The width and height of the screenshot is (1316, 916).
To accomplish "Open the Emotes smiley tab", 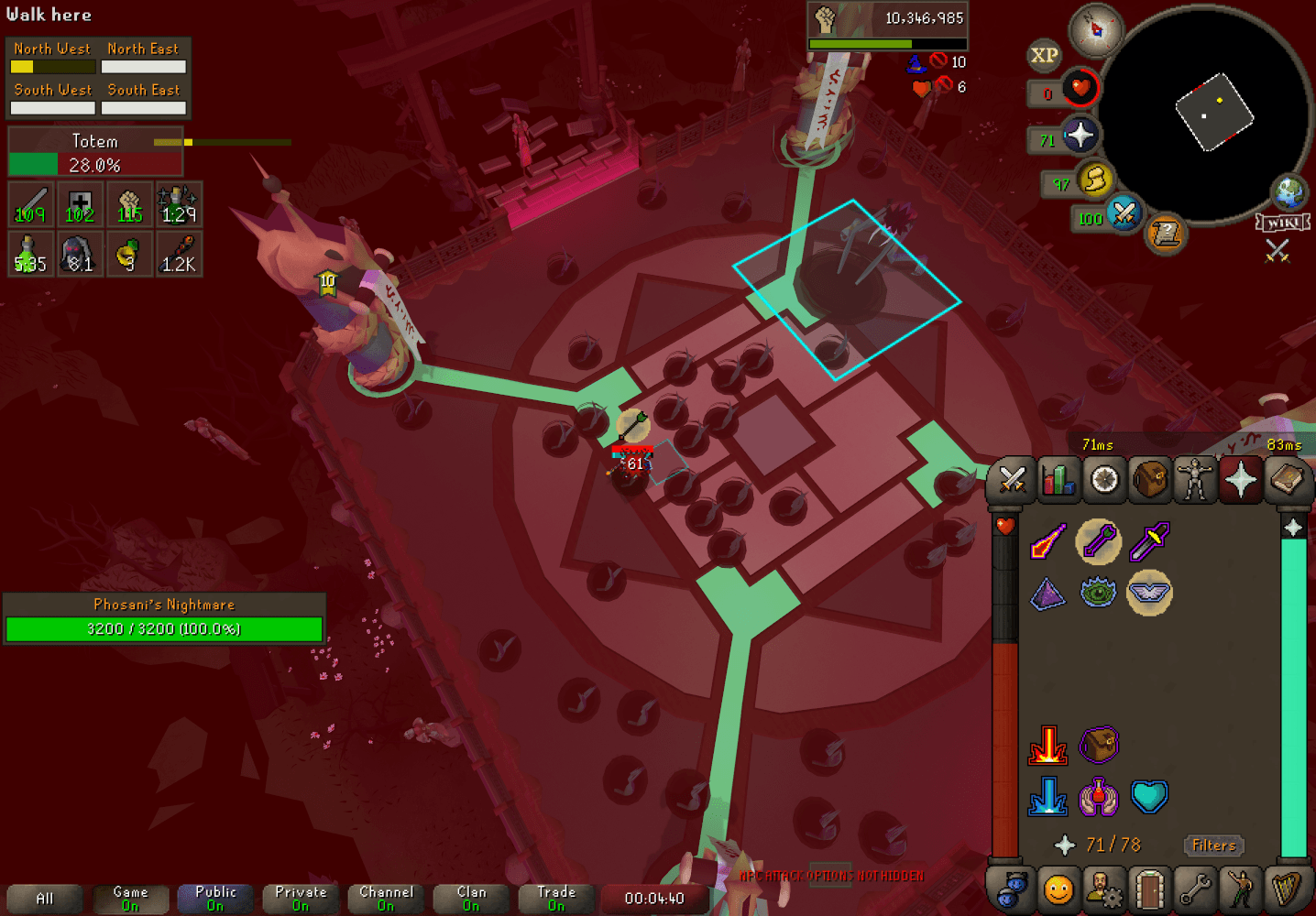I will tap(1058, 889).
